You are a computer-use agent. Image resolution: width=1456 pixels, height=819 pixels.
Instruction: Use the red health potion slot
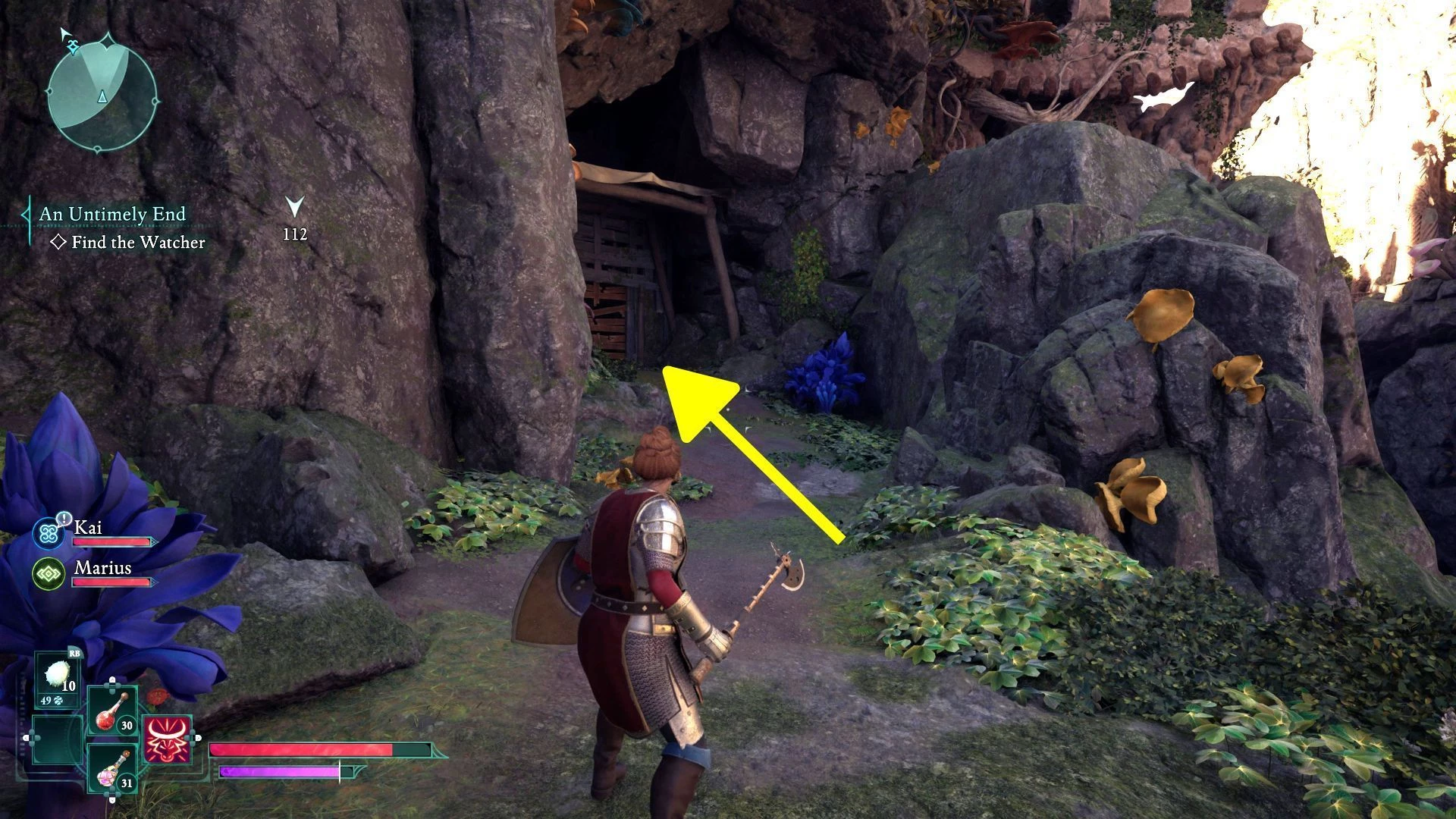point(111,712)
